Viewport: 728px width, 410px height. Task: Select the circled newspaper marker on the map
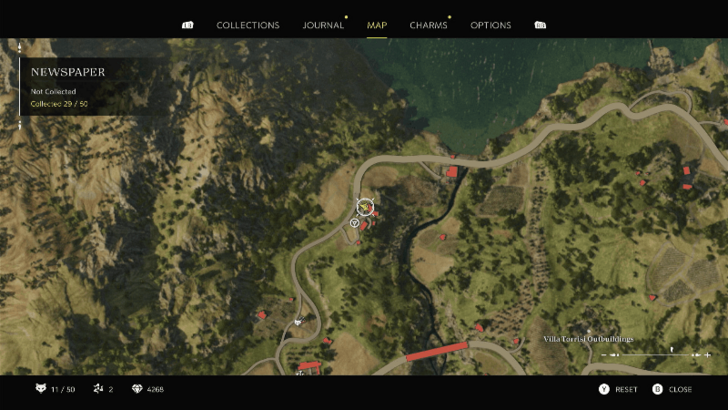[365, 207]
